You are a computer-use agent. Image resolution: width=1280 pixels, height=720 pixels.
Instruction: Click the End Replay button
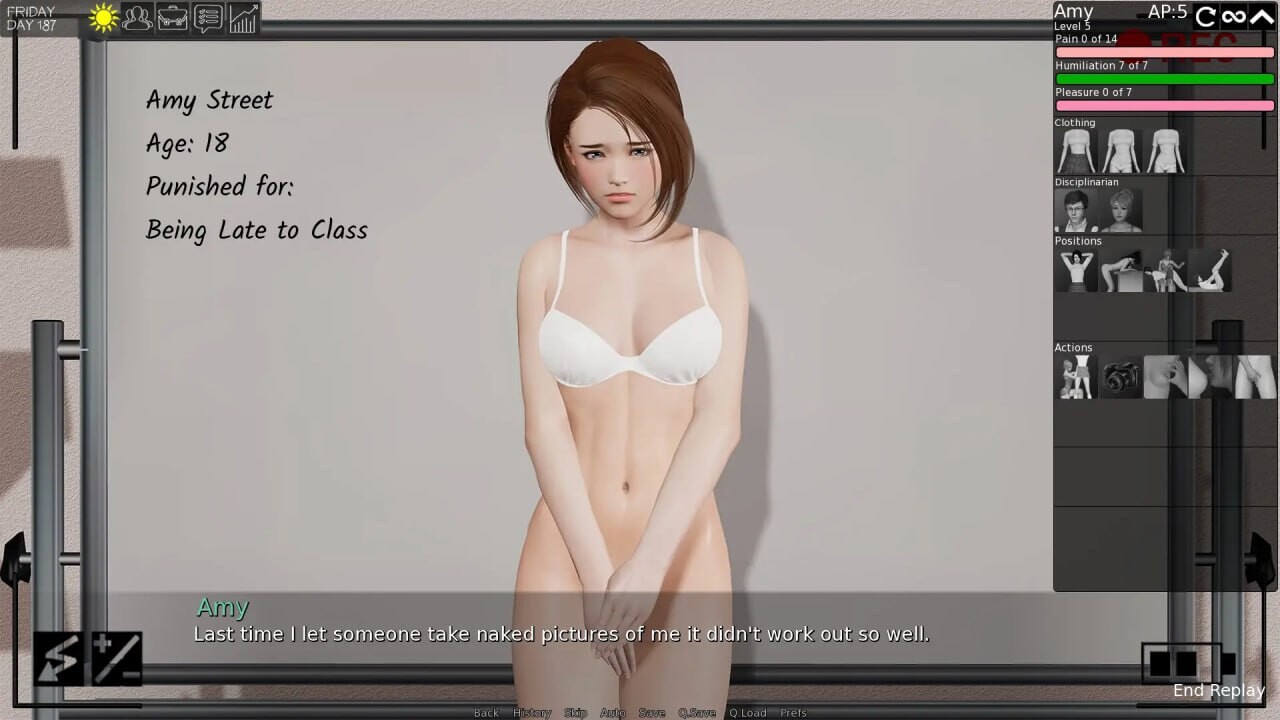(1218, 690)
